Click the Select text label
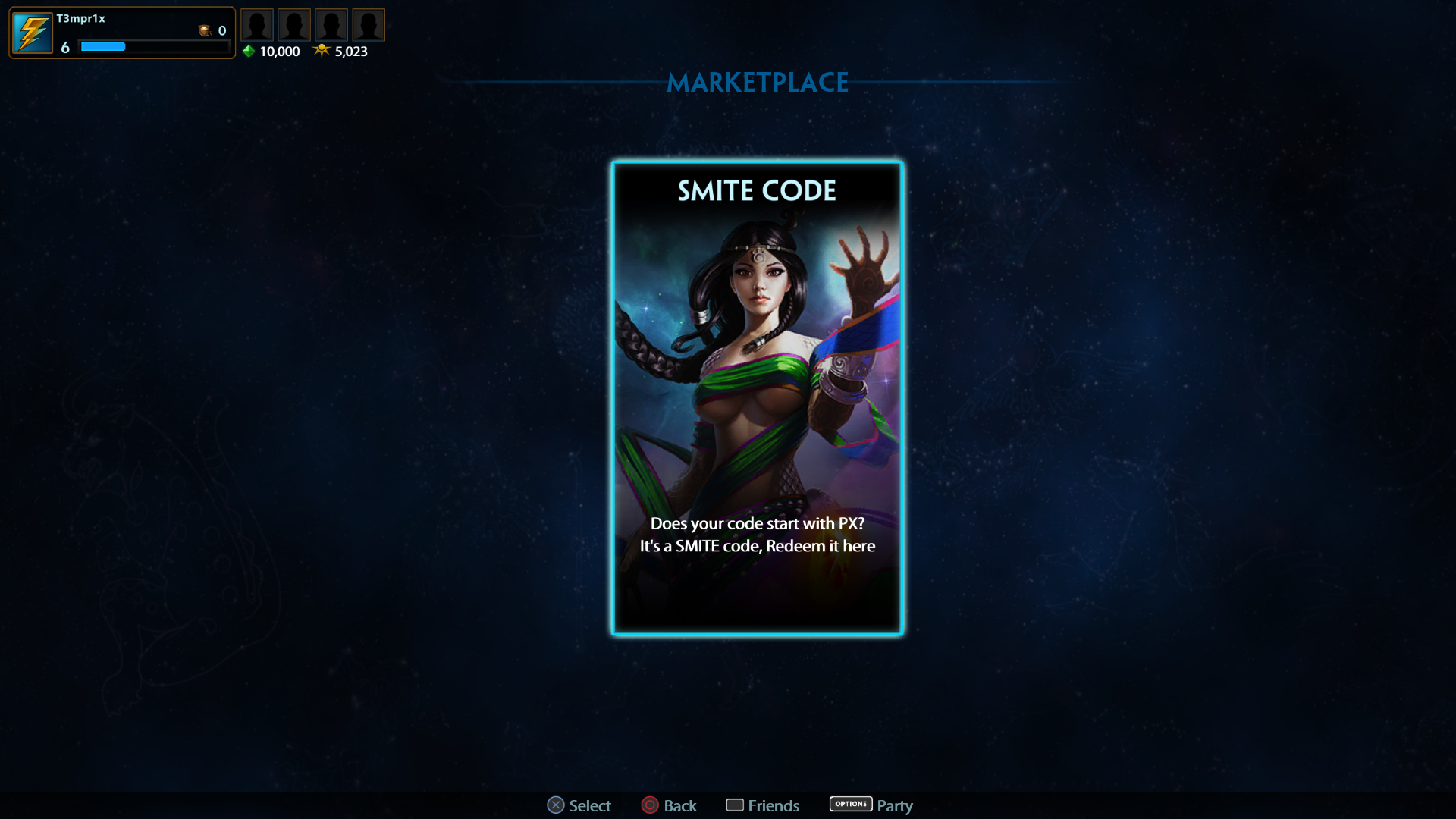Image resolution: width=1456 pixels, height=819 pixels. coord(590,805)
